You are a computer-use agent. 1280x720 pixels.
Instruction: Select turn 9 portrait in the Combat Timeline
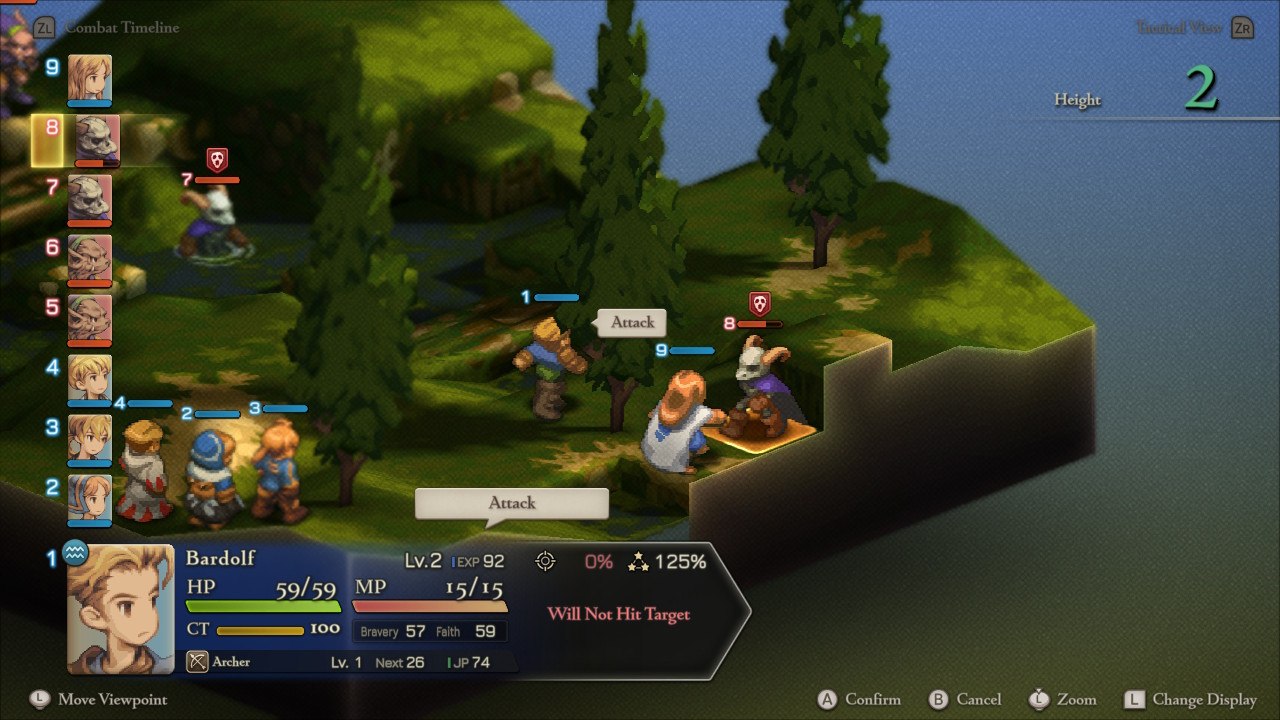coord(90,78)
